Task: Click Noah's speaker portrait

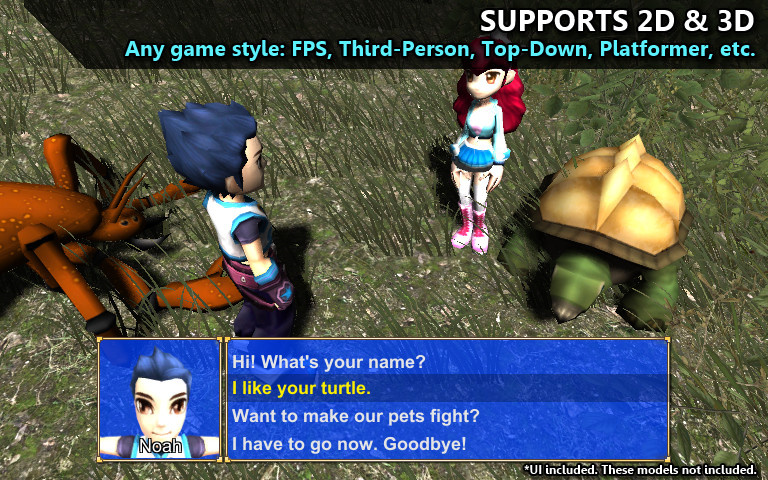Action: pos(160,399)
